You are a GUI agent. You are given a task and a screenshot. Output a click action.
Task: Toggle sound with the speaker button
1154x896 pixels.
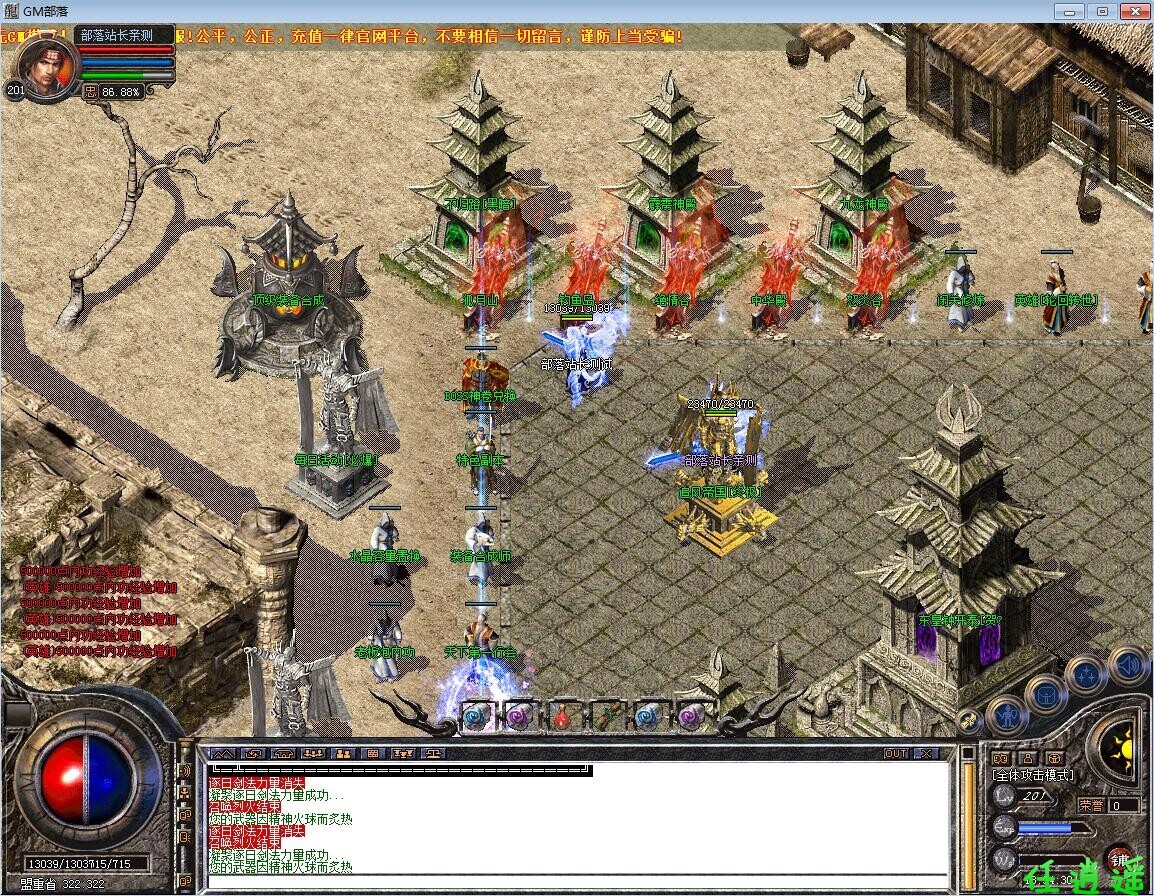coord(1127,665)
